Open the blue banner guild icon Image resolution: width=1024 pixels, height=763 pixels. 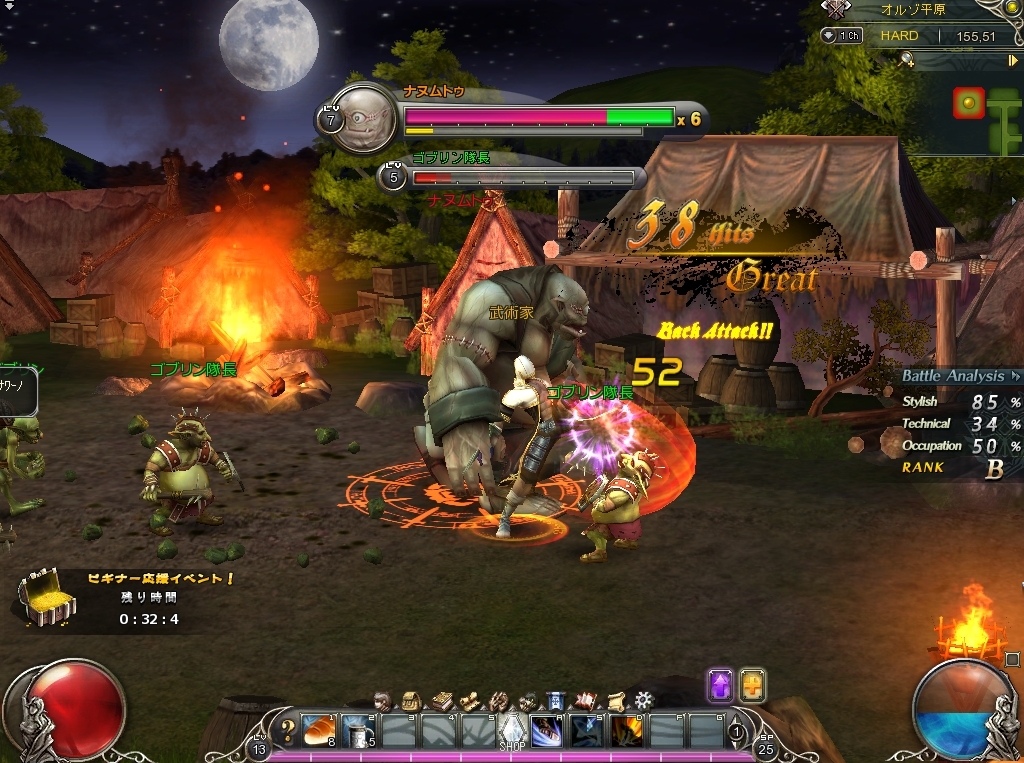pyautogui.click(x=557, y=700)
